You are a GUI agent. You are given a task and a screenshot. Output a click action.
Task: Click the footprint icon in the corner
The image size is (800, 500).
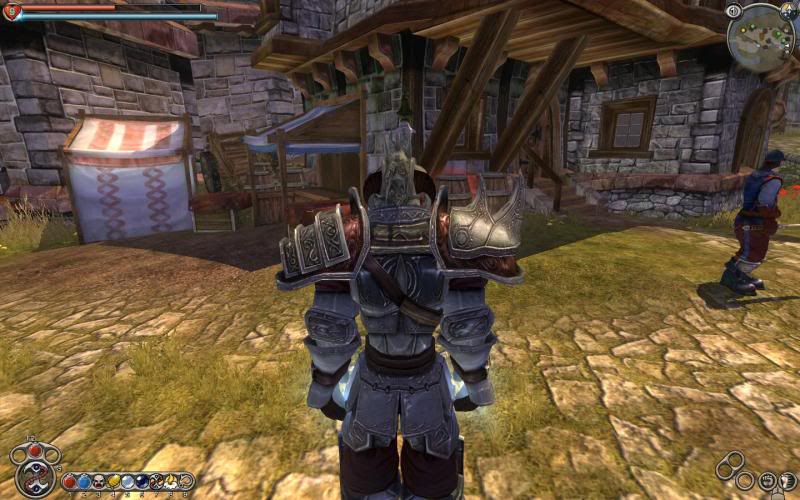(787, 481)
